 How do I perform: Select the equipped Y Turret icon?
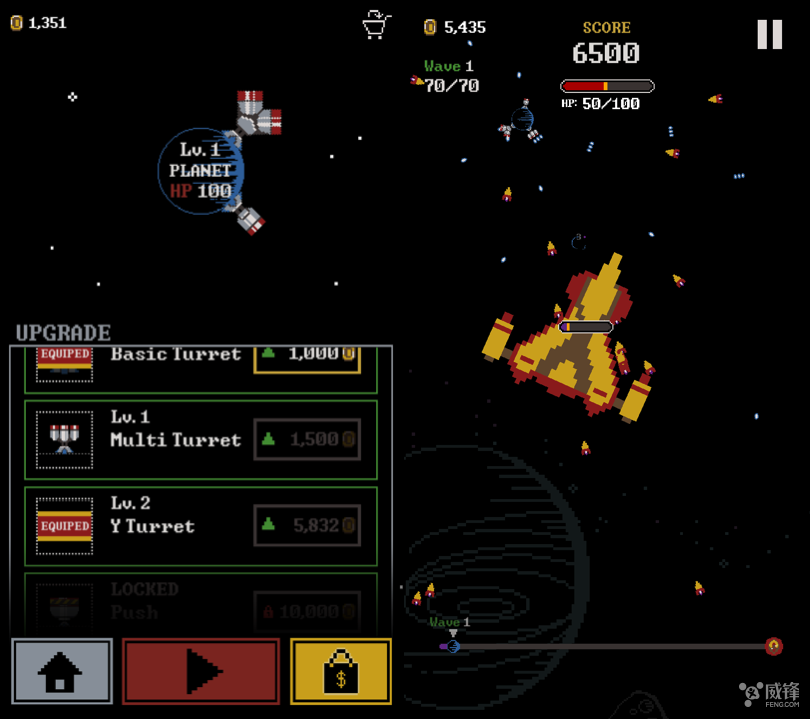coord(64,525)
